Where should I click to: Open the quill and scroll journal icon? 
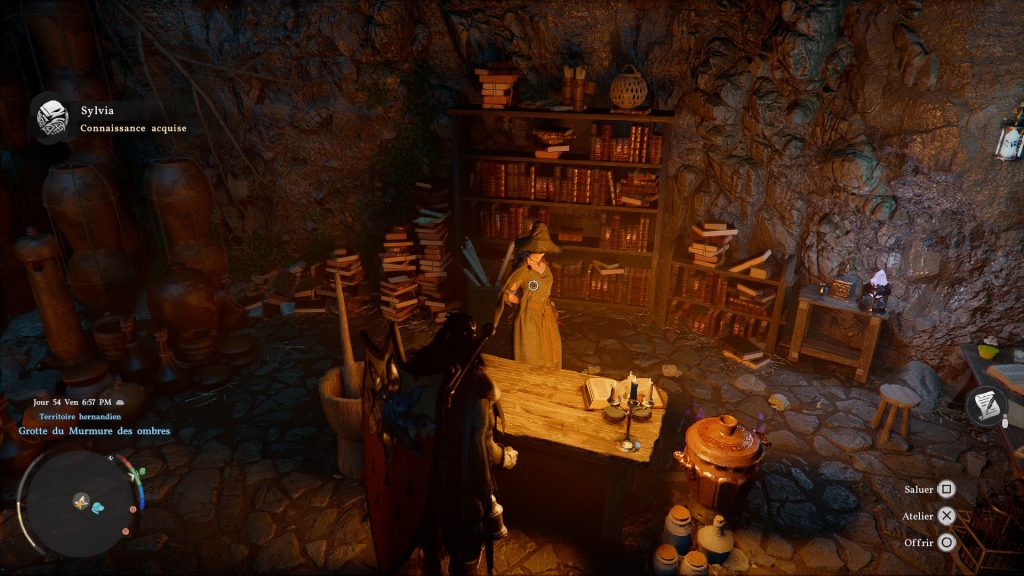click(x=988, y=405)
